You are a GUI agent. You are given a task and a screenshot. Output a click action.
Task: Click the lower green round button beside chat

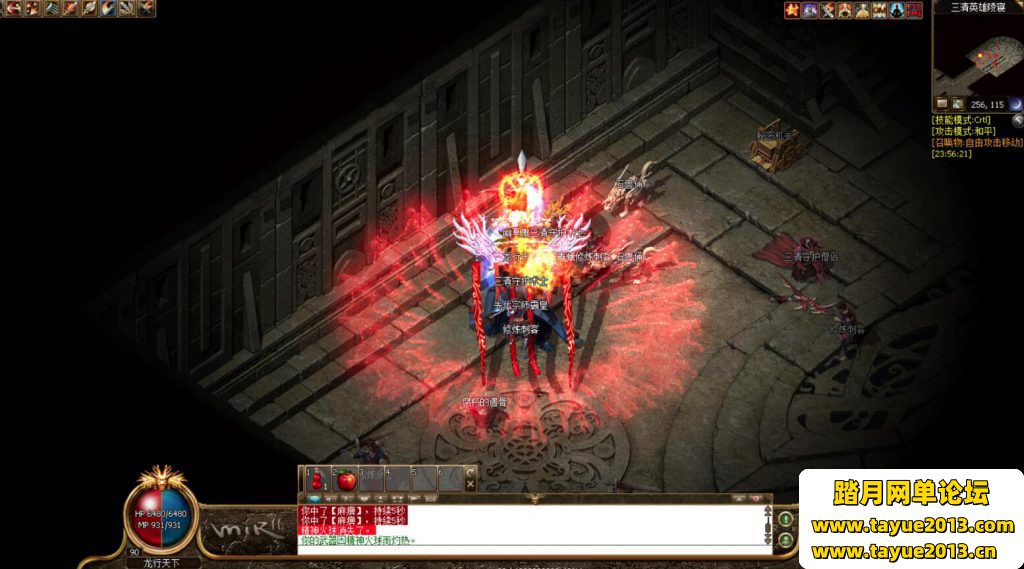coord(786,541)
